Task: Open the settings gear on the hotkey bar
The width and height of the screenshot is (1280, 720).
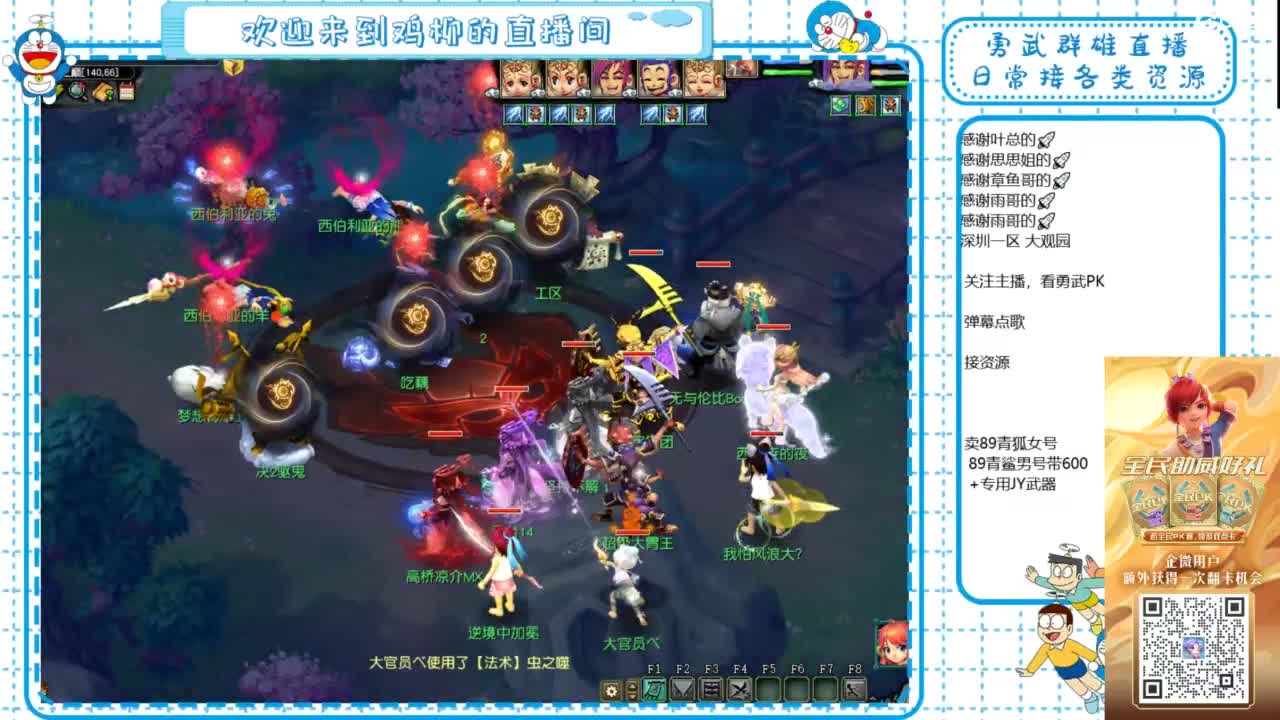Action: [x=611, y=691]
